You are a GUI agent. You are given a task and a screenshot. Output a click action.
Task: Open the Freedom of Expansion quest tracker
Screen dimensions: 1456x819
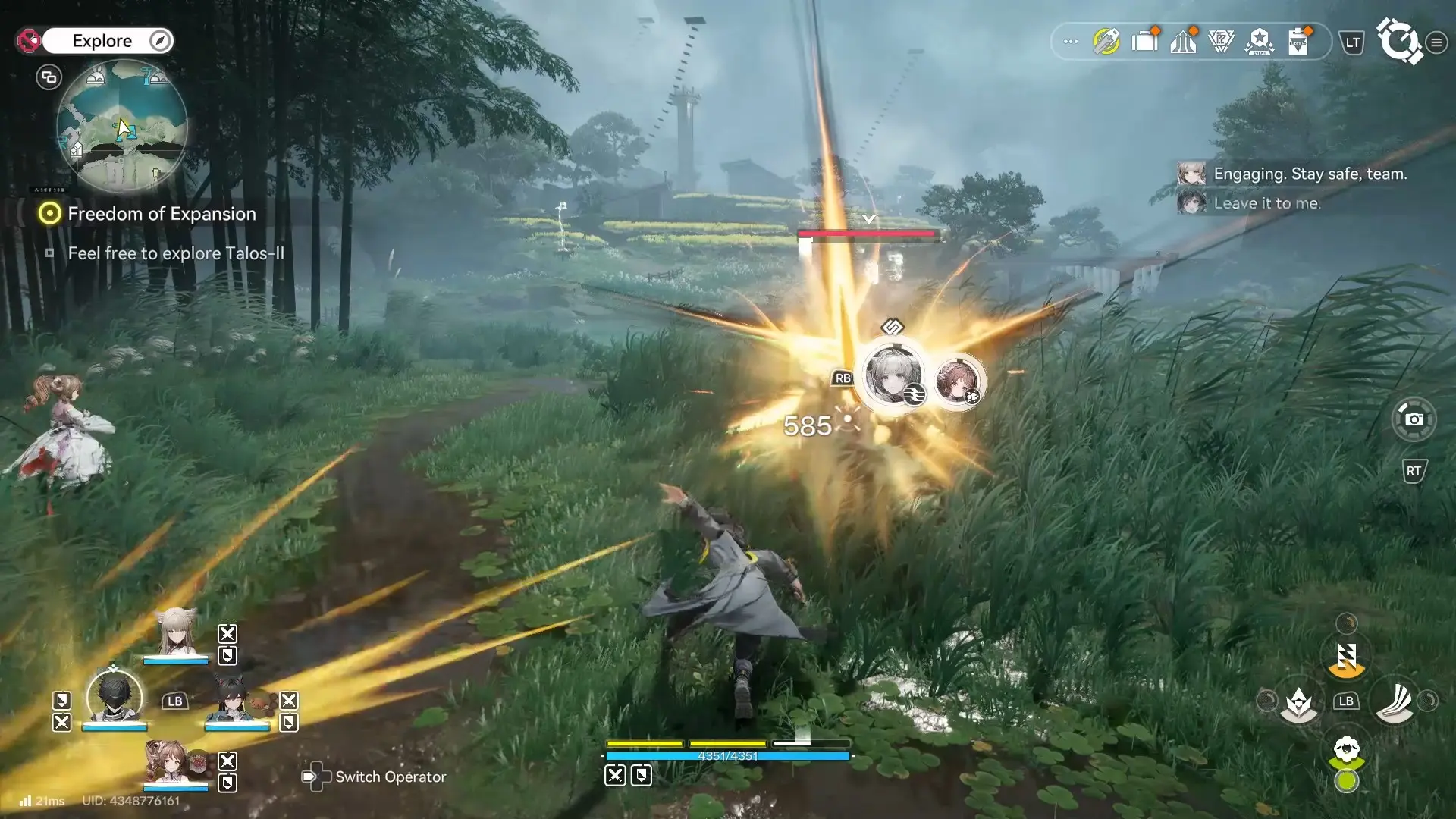tap(162, 214)
